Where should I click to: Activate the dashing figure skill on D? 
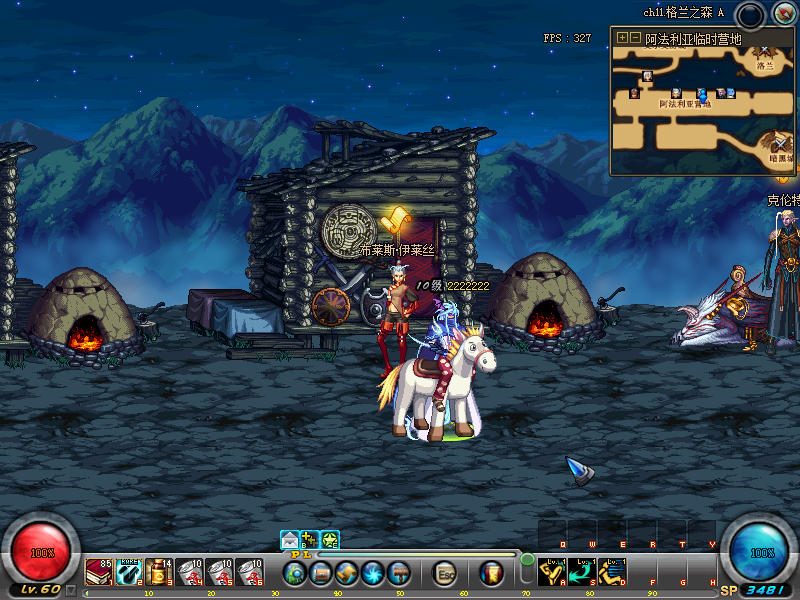click(x=612, y=571)
